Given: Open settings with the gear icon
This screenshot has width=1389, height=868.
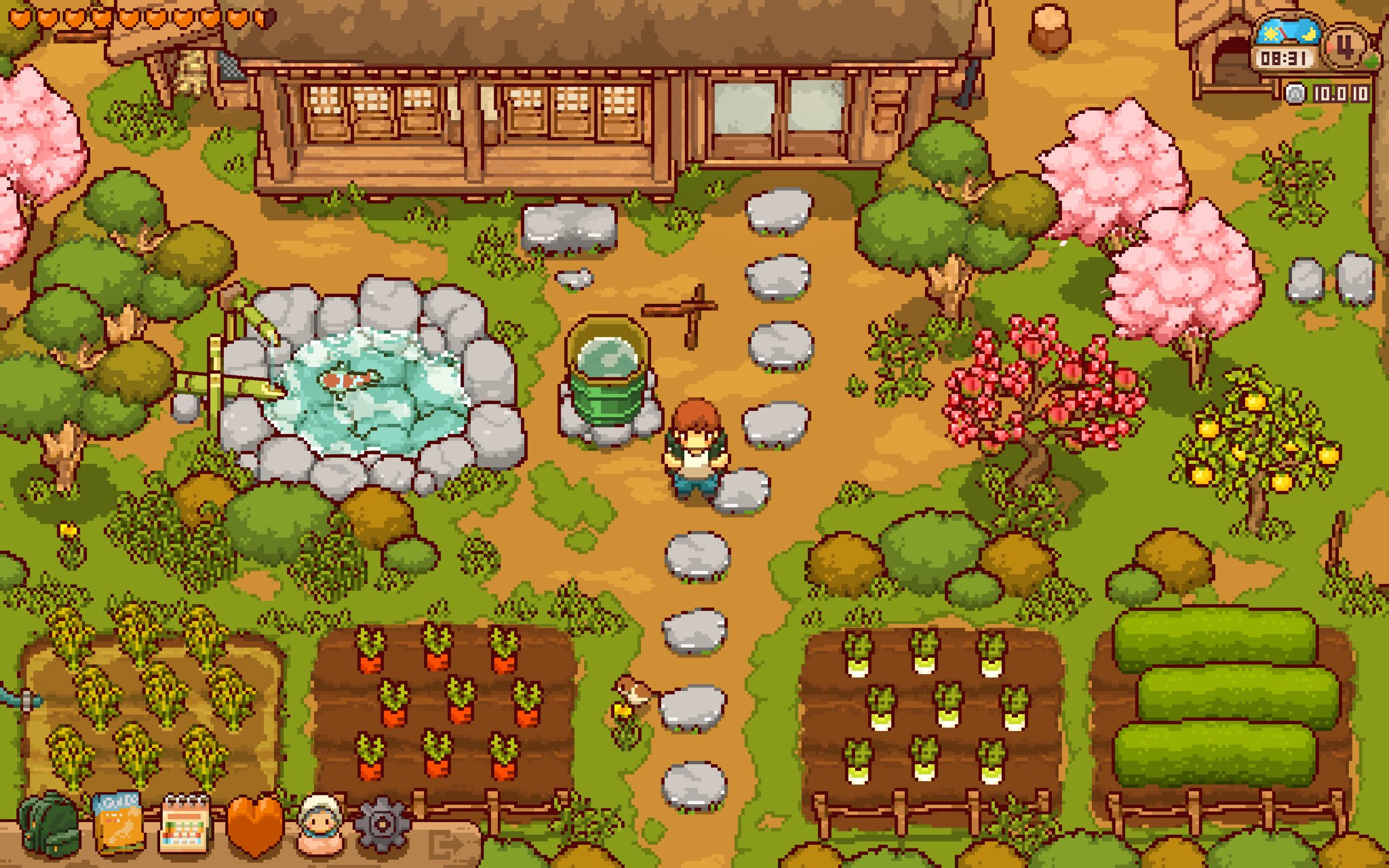Looking at the screenshot, I should point(383,825).
